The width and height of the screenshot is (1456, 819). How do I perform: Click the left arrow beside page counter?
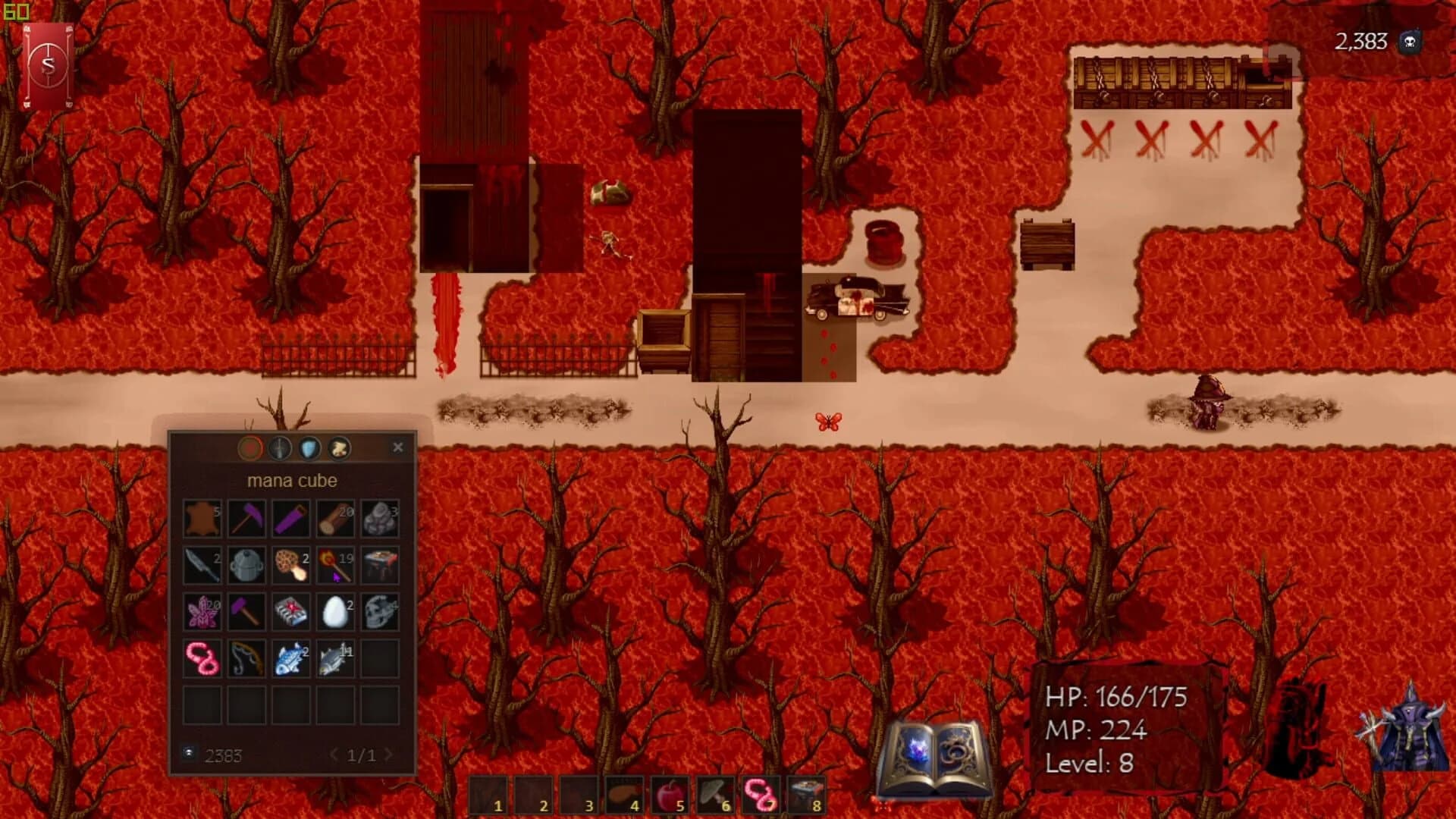[334, 756]
